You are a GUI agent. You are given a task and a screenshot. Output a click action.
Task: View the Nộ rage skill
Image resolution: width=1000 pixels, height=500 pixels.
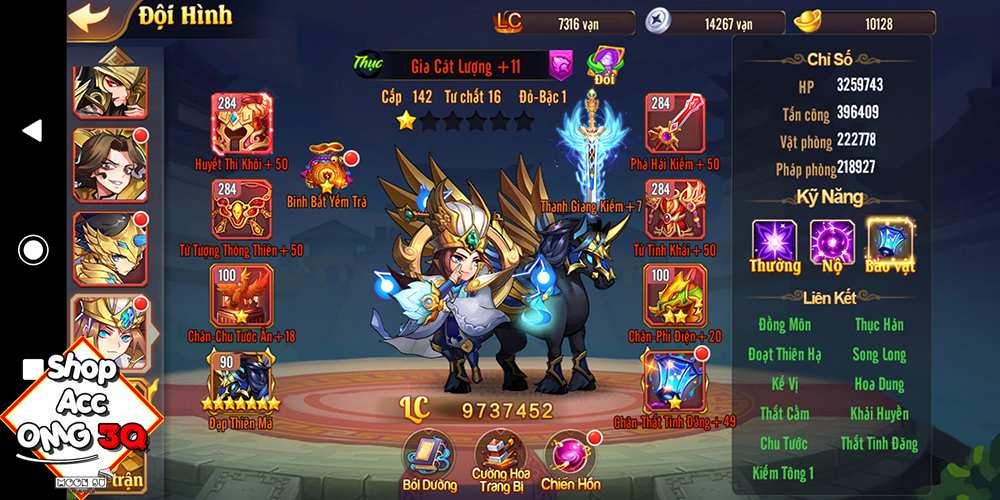coord(832,243)
